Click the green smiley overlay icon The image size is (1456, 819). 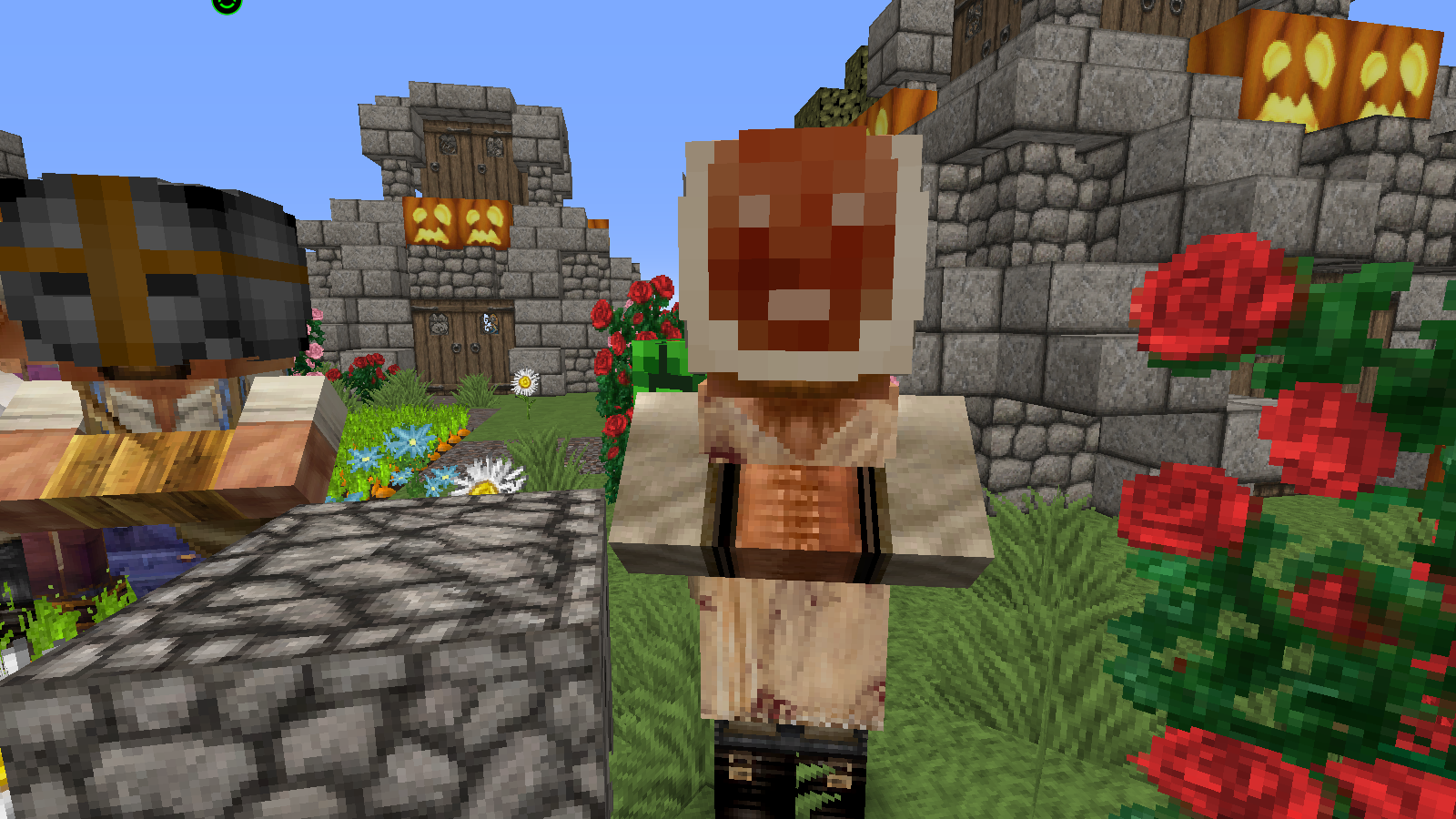tap(227, 4)
